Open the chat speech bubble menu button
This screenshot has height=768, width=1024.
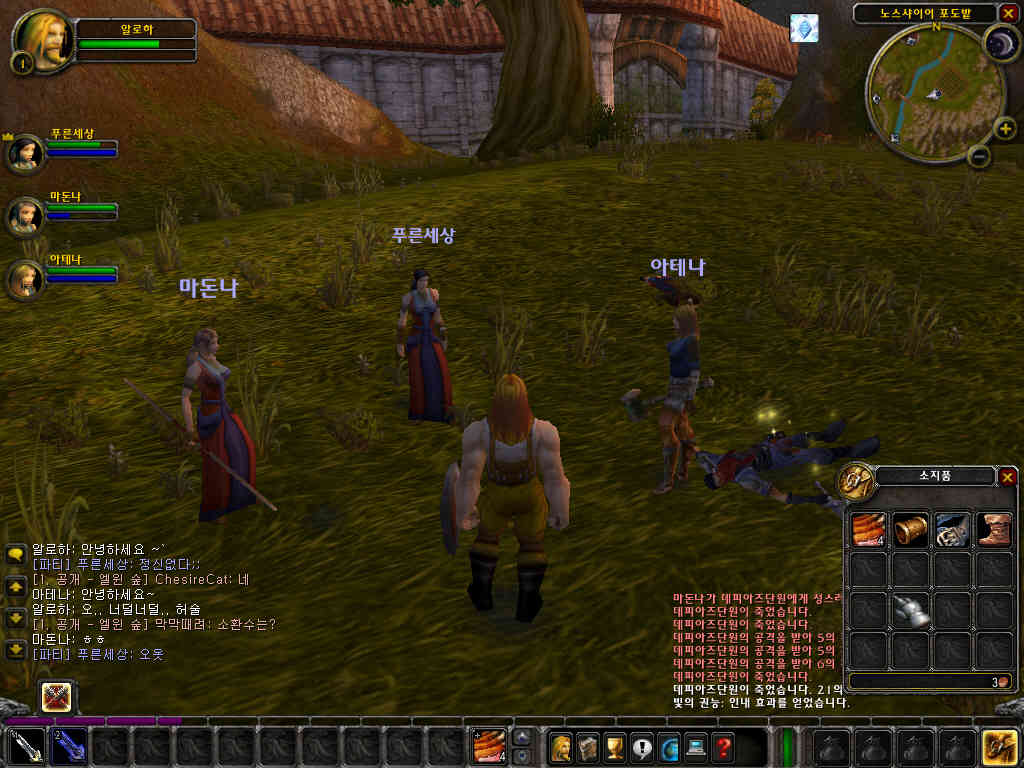(x=15, y=553)
